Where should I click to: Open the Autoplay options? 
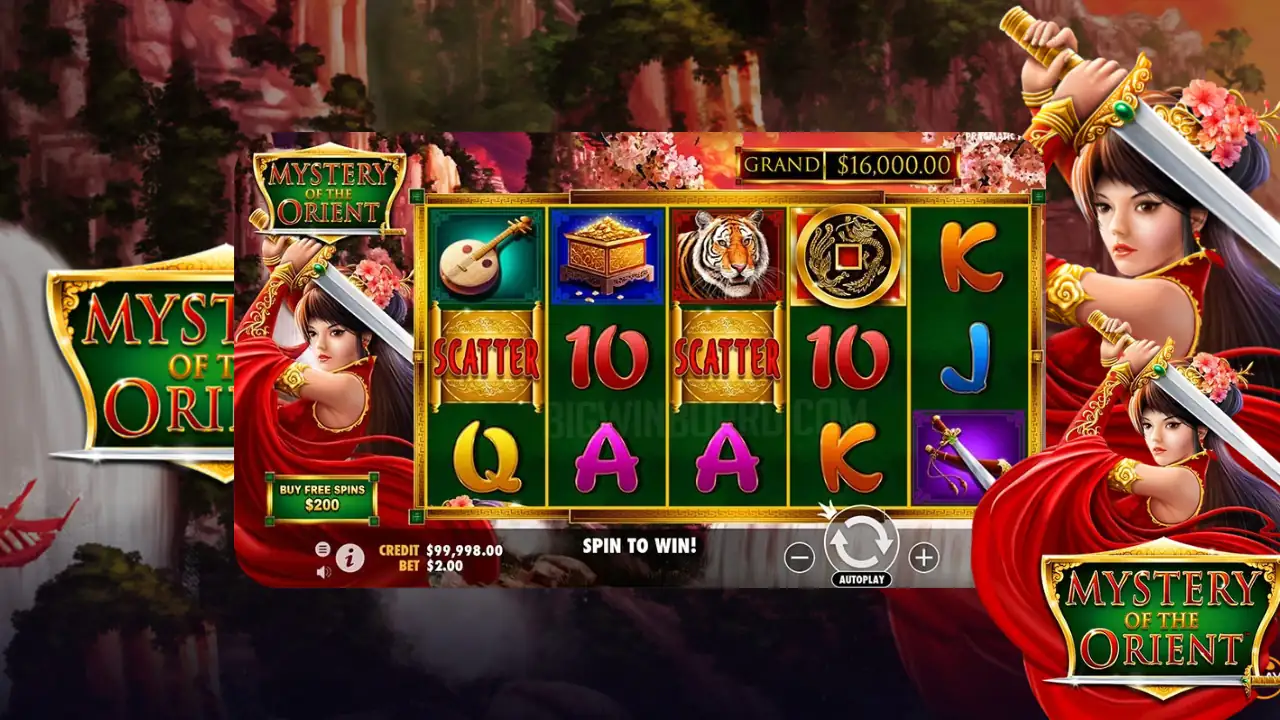(x=861, y=580)
